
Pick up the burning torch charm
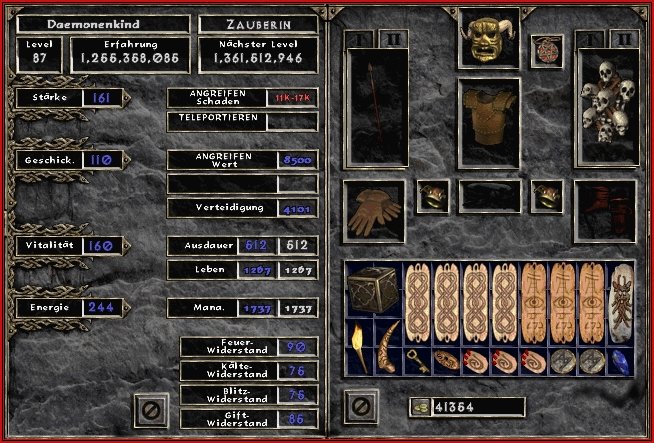coord(357,346)
